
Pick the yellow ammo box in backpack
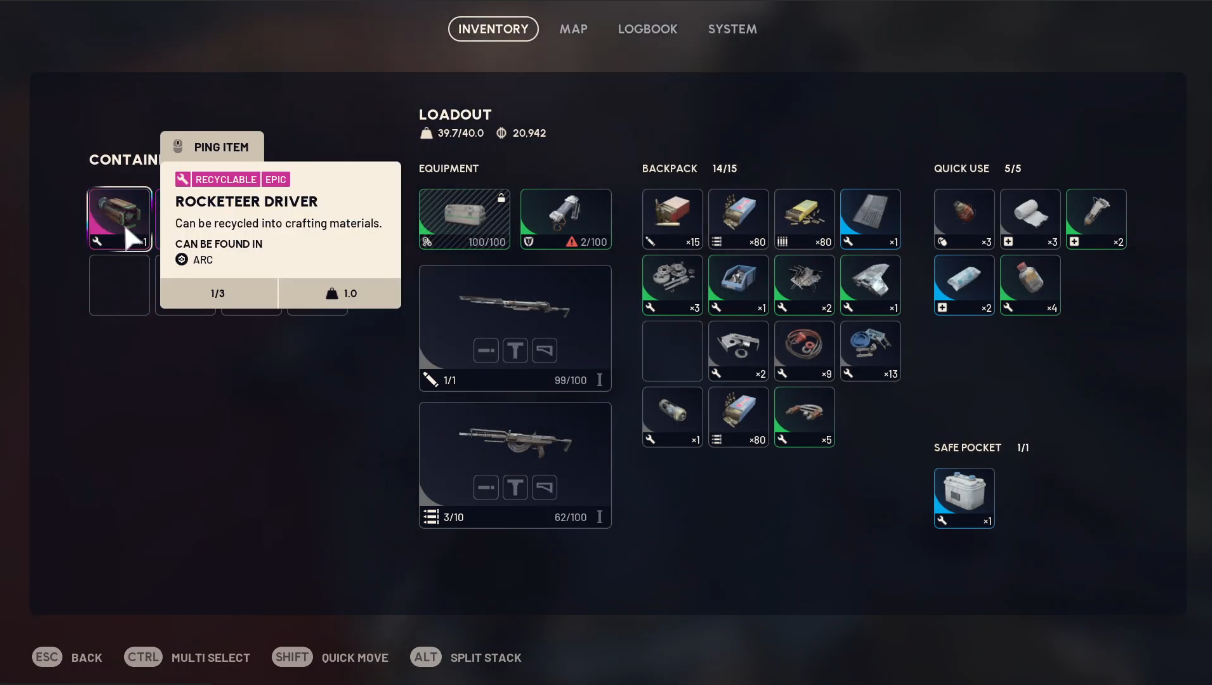(804, 219)
